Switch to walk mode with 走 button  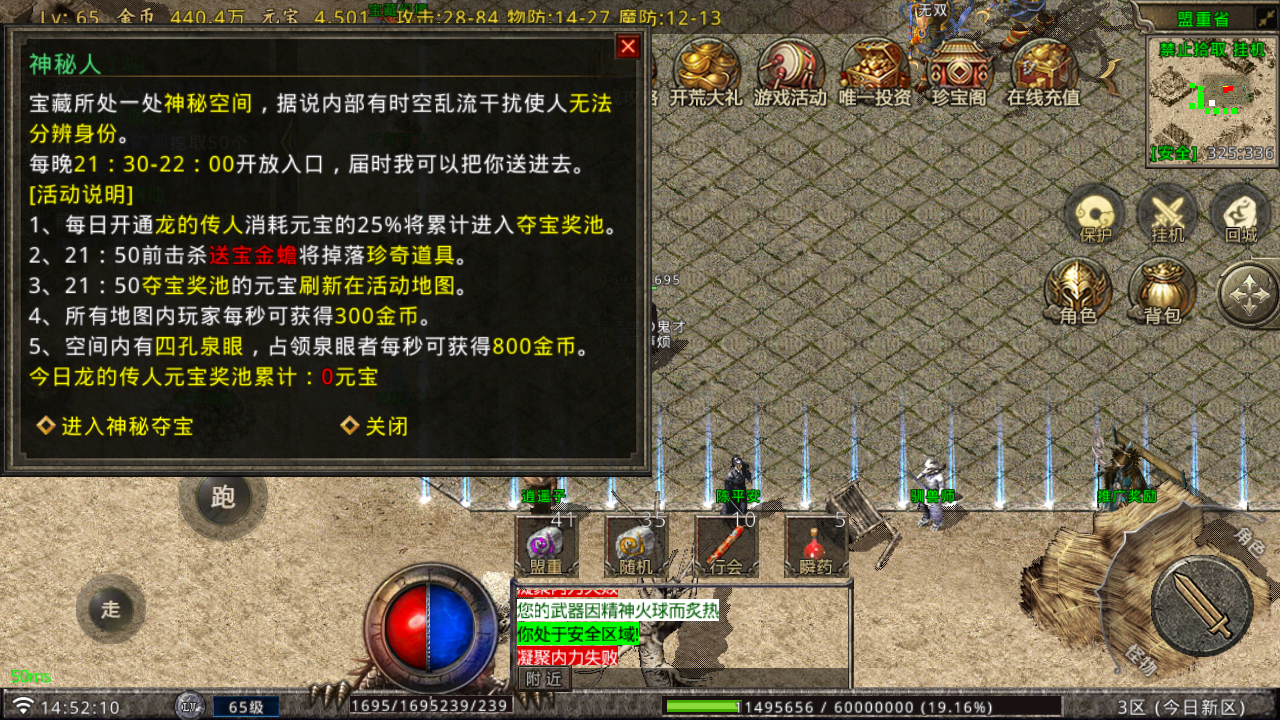pyautogui.click(x=110, y=609)
